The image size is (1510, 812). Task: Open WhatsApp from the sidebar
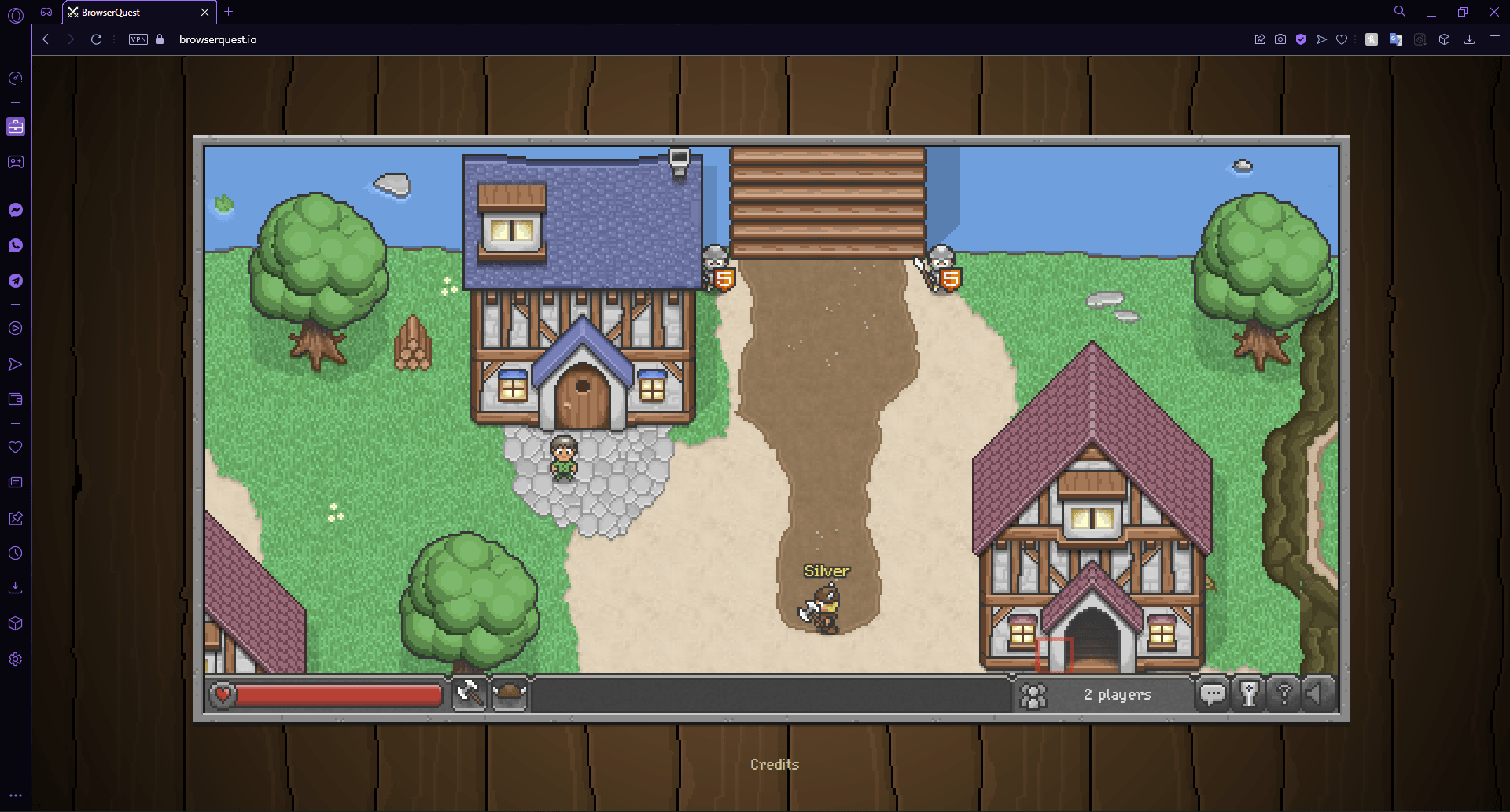[x=16, y=245]
